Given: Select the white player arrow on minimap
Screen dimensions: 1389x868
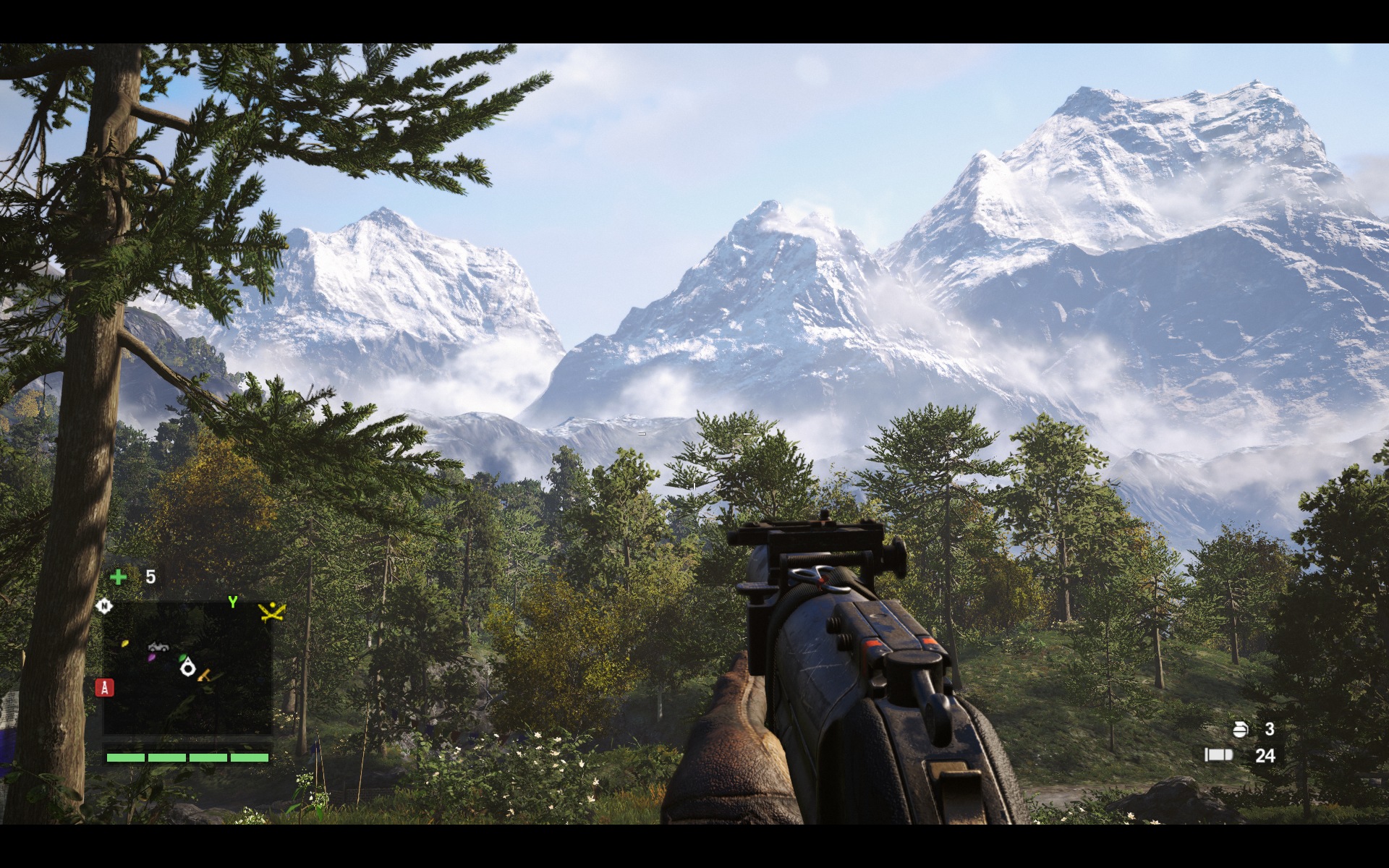Looking at the screenshot, I should click(x=187, y=667).
